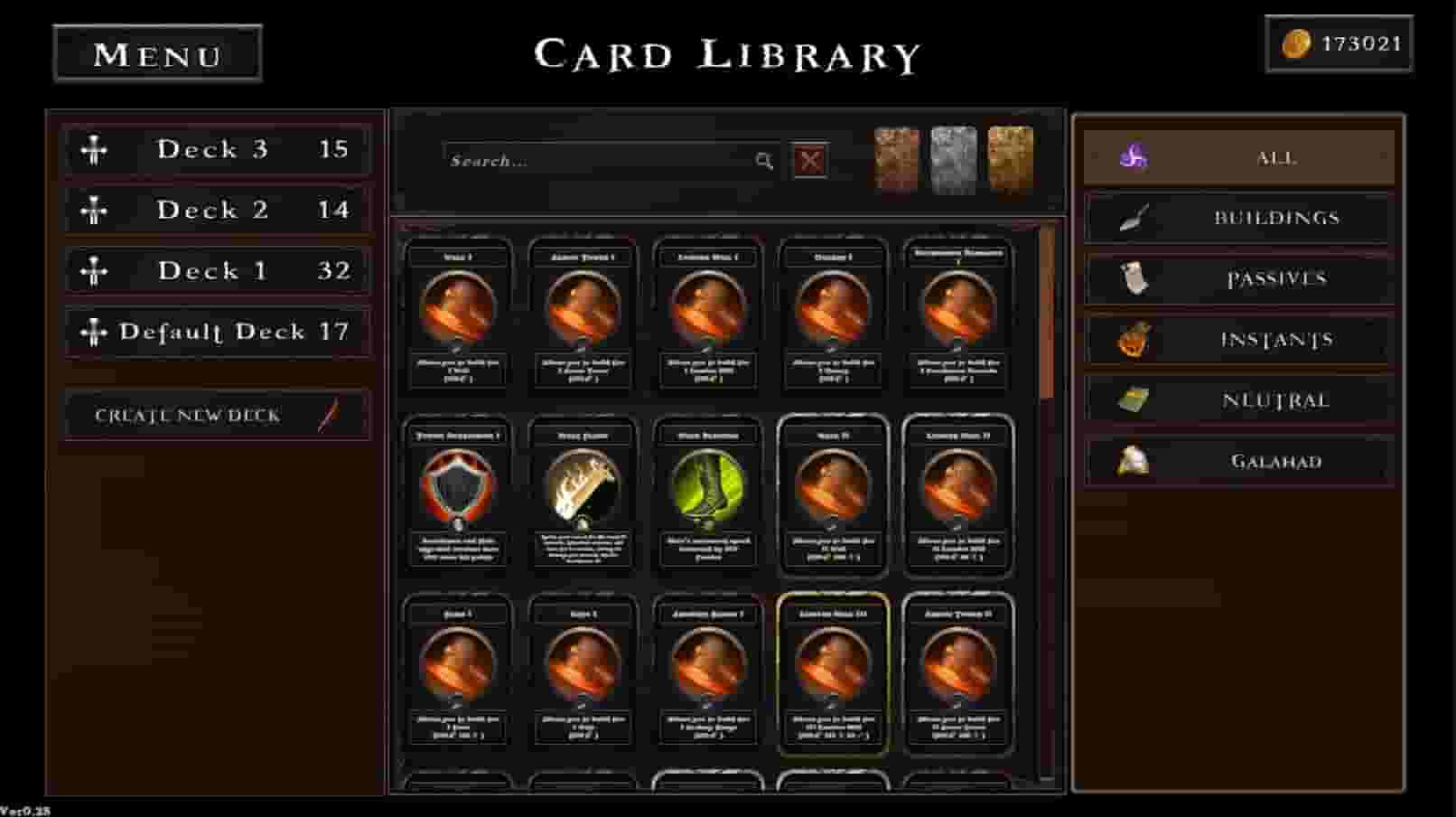The width and height of the screenshot is (1456, 817).
Task: Click the red X to clear search
Action: (808, 160)
